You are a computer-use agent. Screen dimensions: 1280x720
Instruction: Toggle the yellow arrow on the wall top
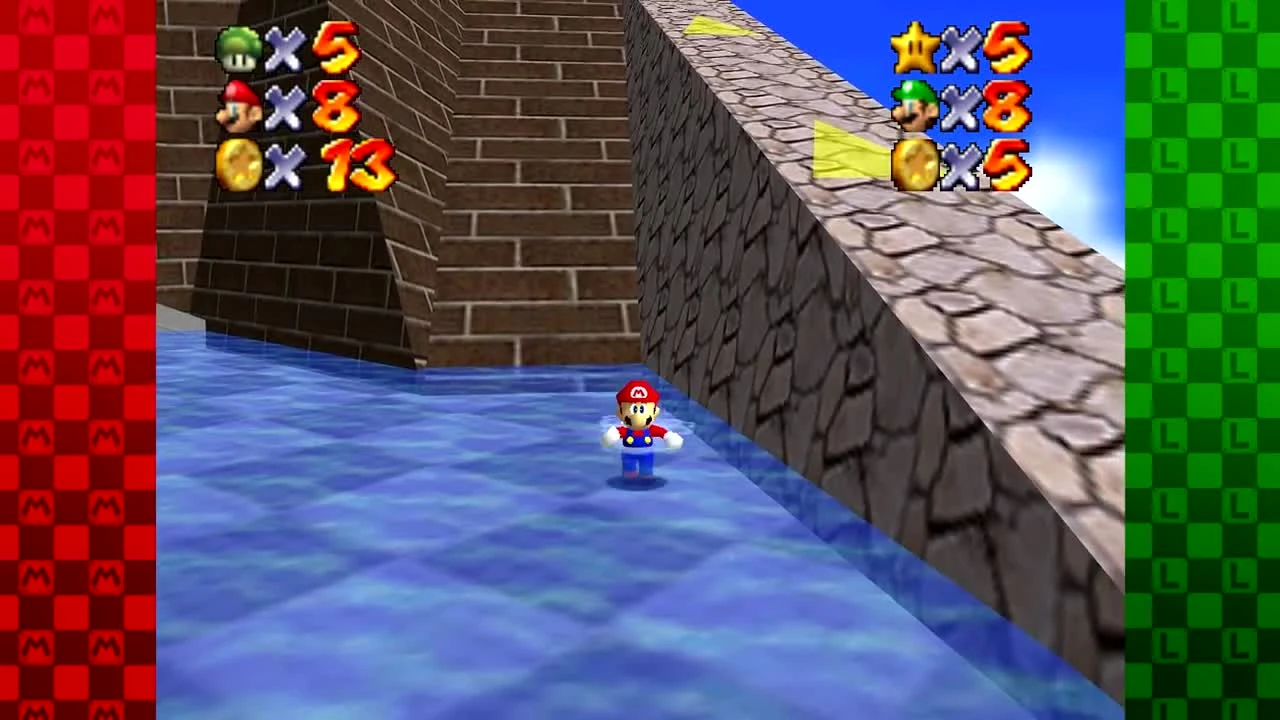point(715,25)
